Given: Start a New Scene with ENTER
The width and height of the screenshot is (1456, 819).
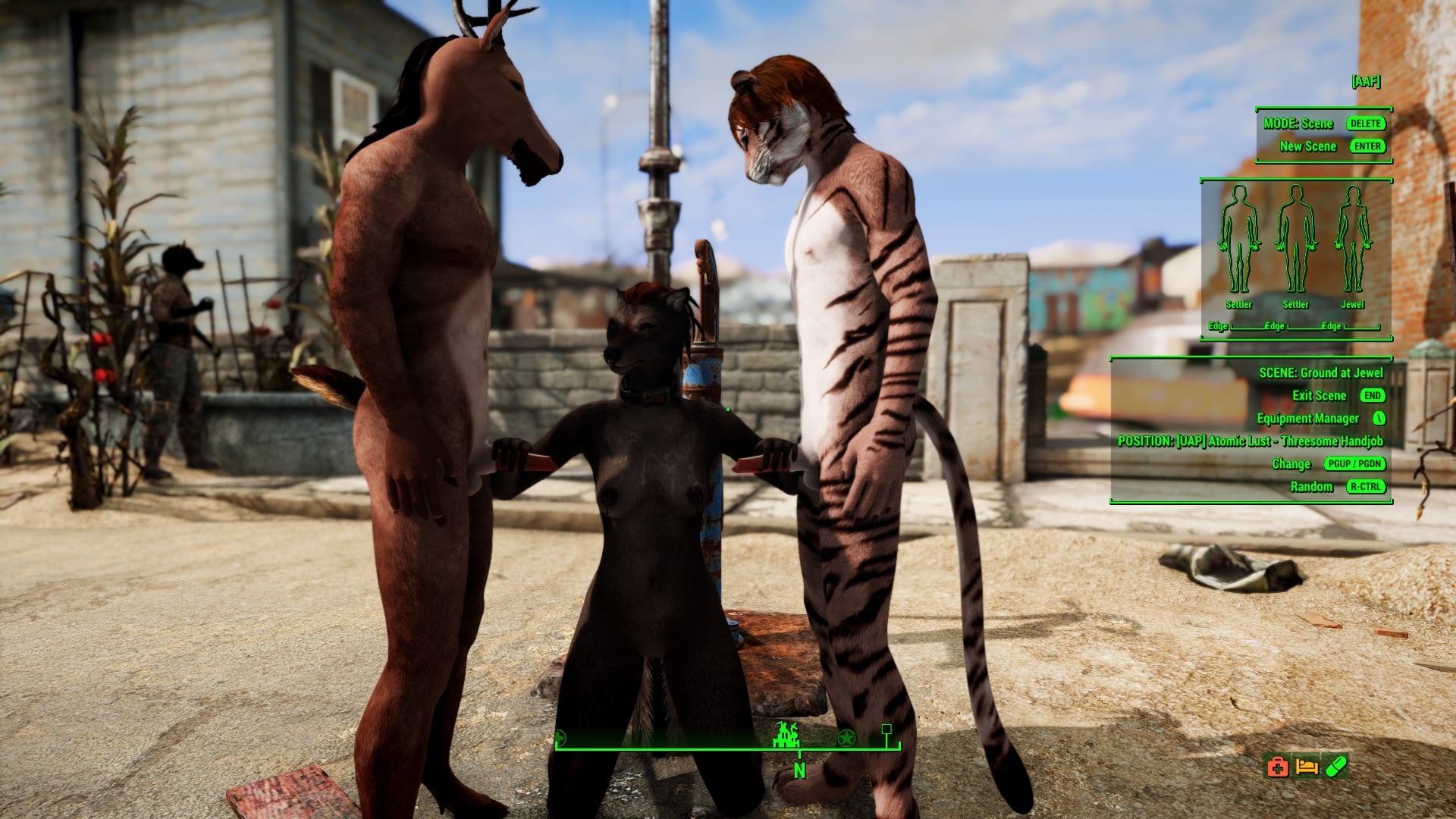Looking at the screenshot, I should (x=1369, y=146).
